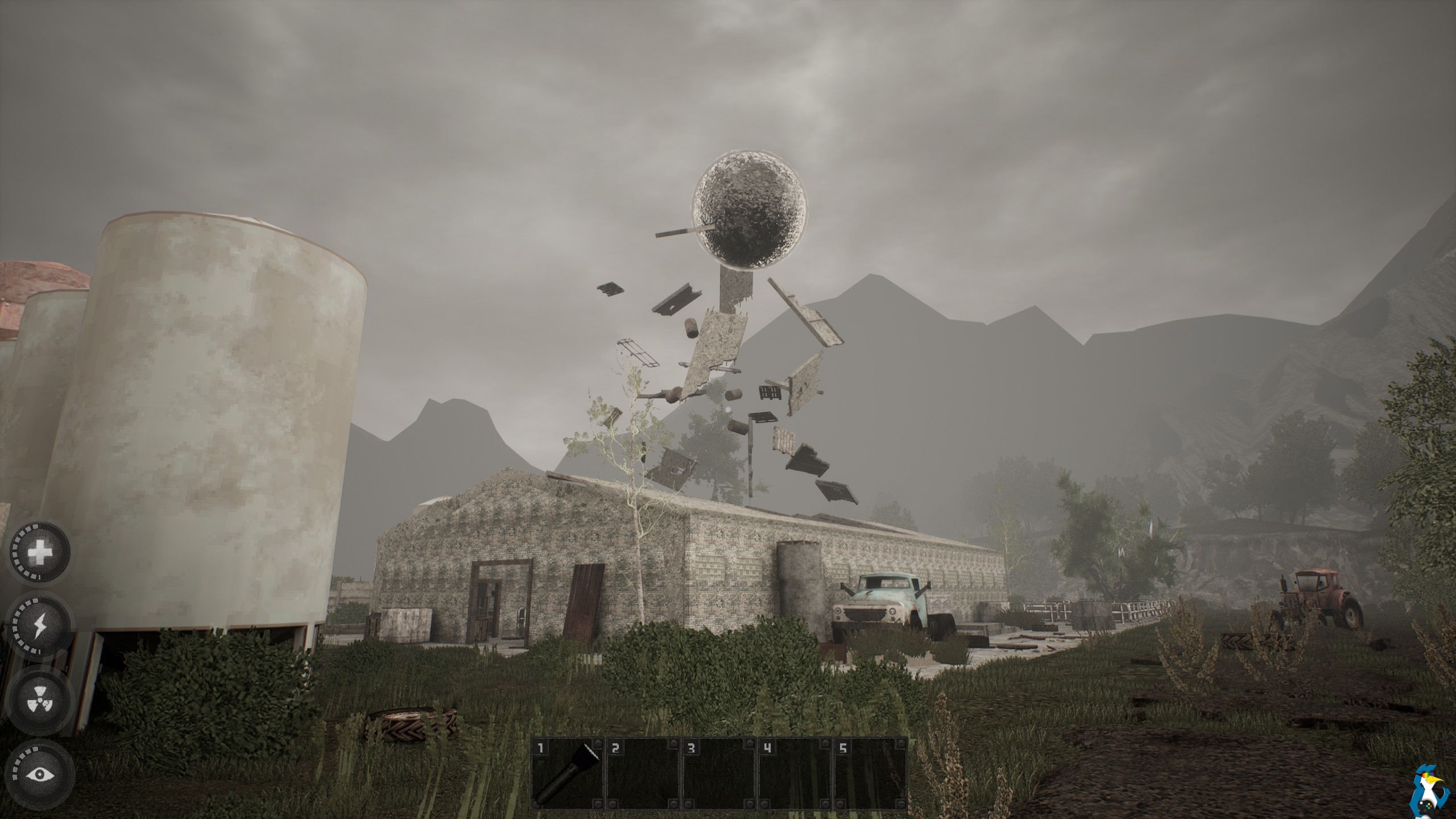
Task: Click the lightning bolt stamina icon
Action: click(x=40, y=625)
